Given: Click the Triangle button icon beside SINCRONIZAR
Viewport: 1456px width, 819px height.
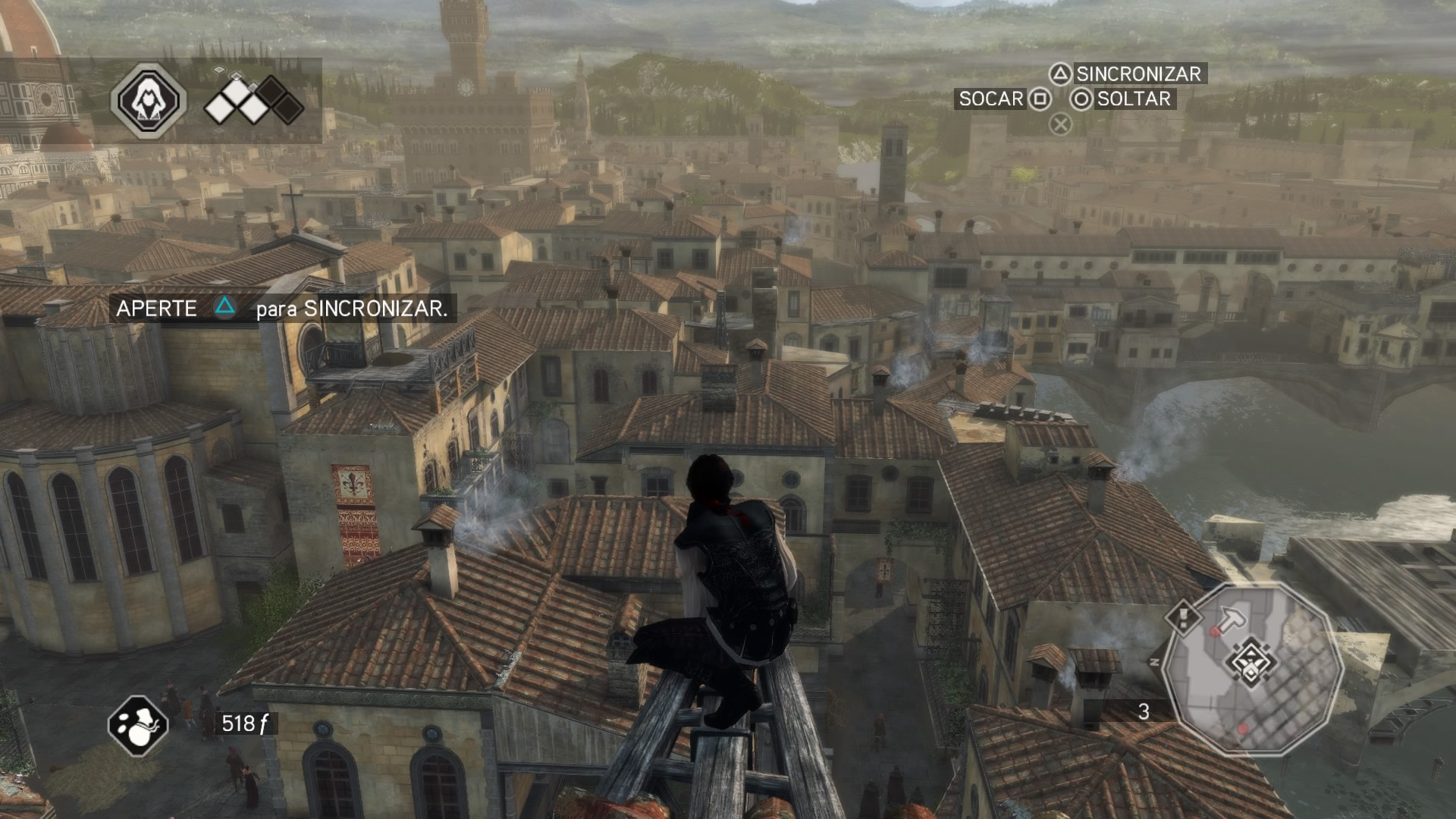Looking at the screenshot, I should tap(1059, 74).
